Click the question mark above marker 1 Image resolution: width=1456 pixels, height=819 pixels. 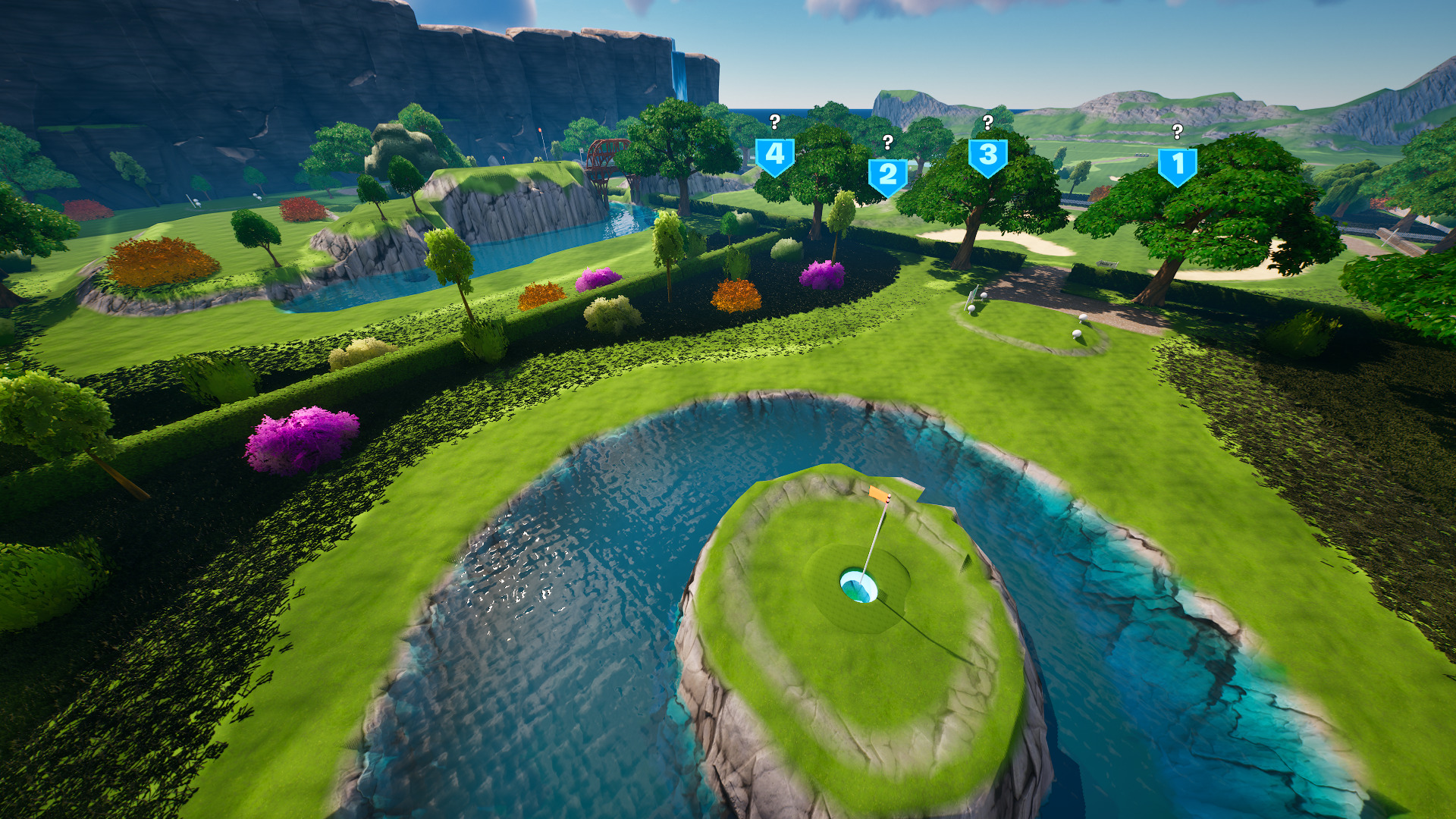pos(1176,130)
